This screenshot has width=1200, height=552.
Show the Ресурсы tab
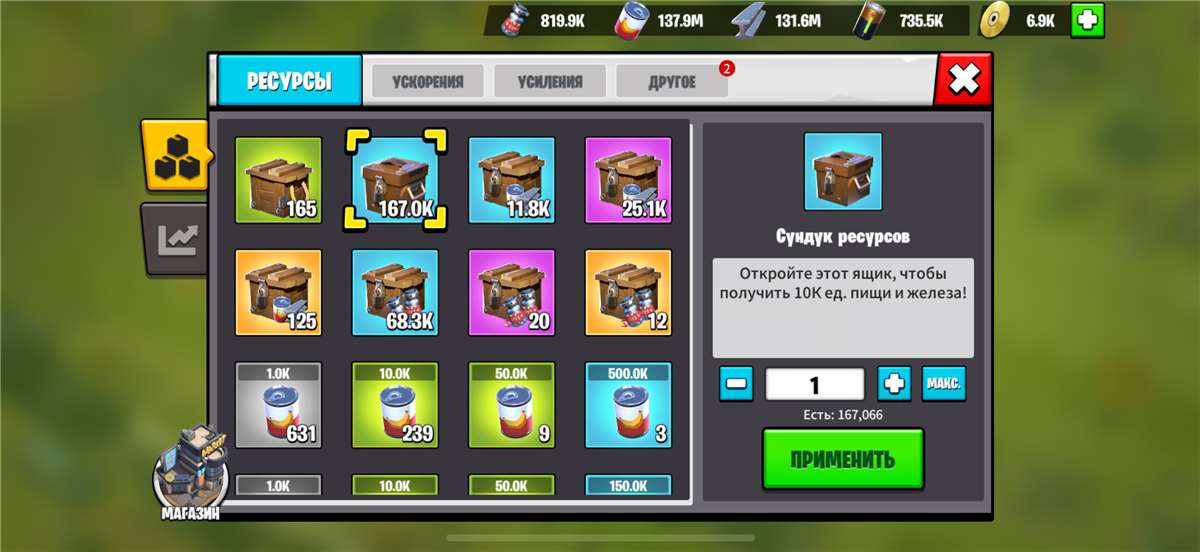pos(289,81)
